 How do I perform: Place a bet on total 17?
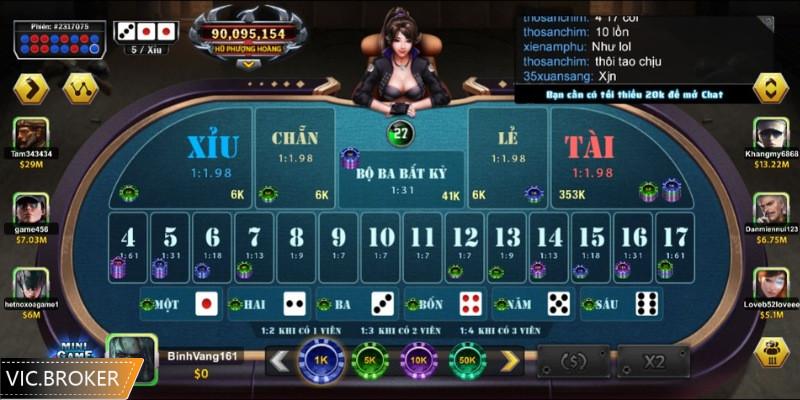click(676, 242)
